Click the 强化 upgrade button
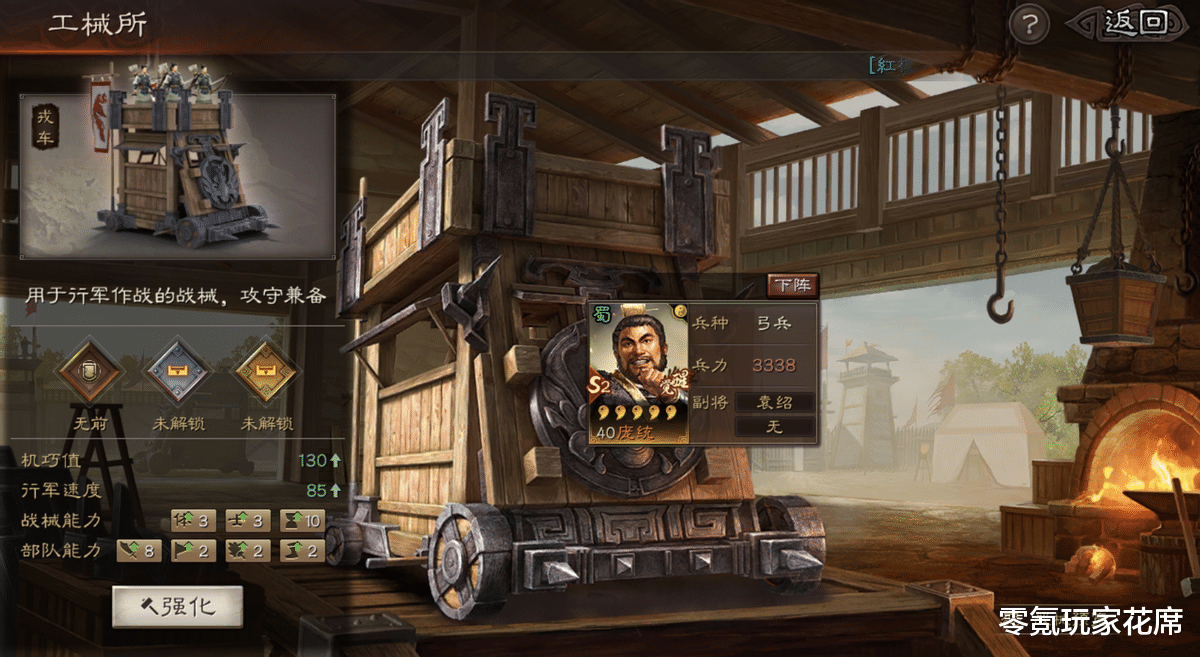1200x657 pixels. 178,606
